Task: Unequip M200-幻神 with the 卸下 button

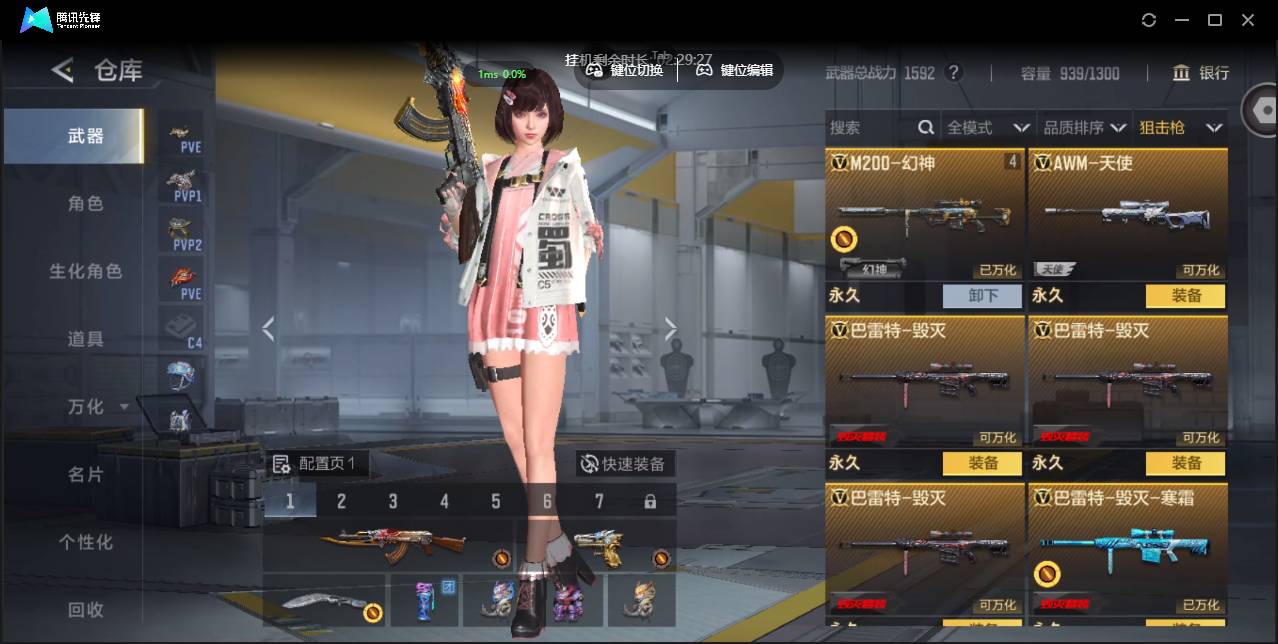Action: 982,296
